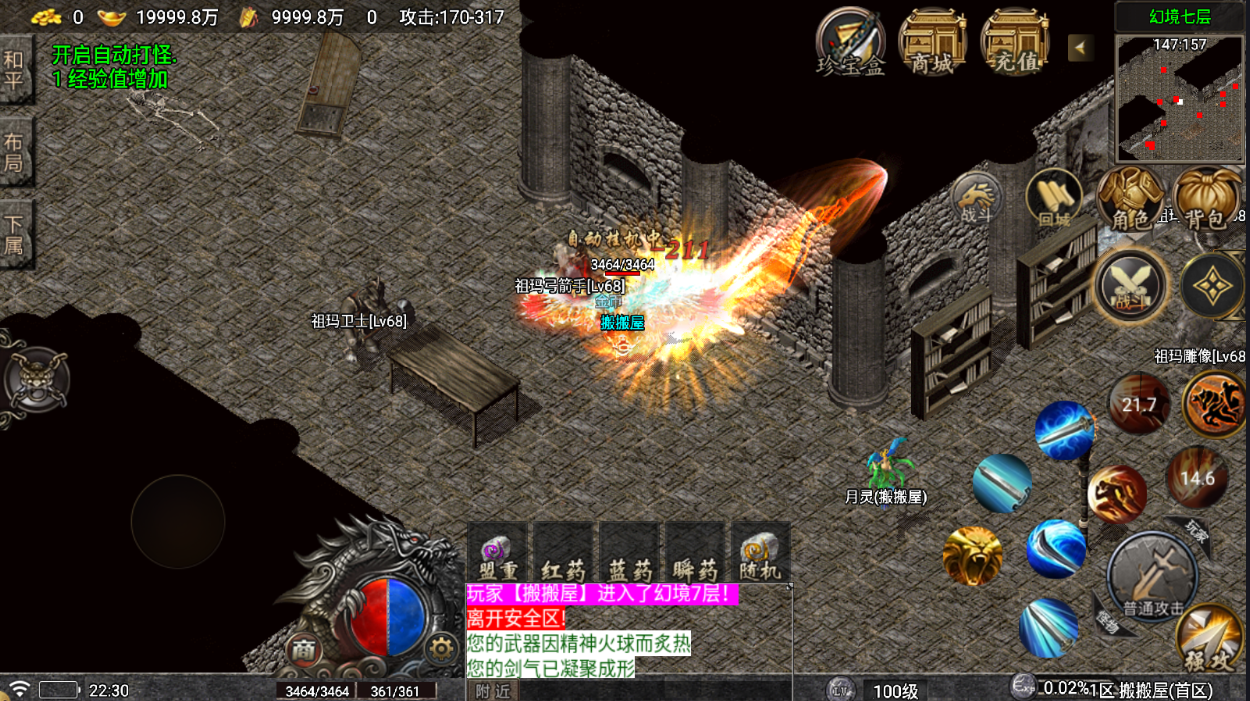1250x701 pixels.
Task: Use the 回城 town return scroll
Action: coord(1054,197)
